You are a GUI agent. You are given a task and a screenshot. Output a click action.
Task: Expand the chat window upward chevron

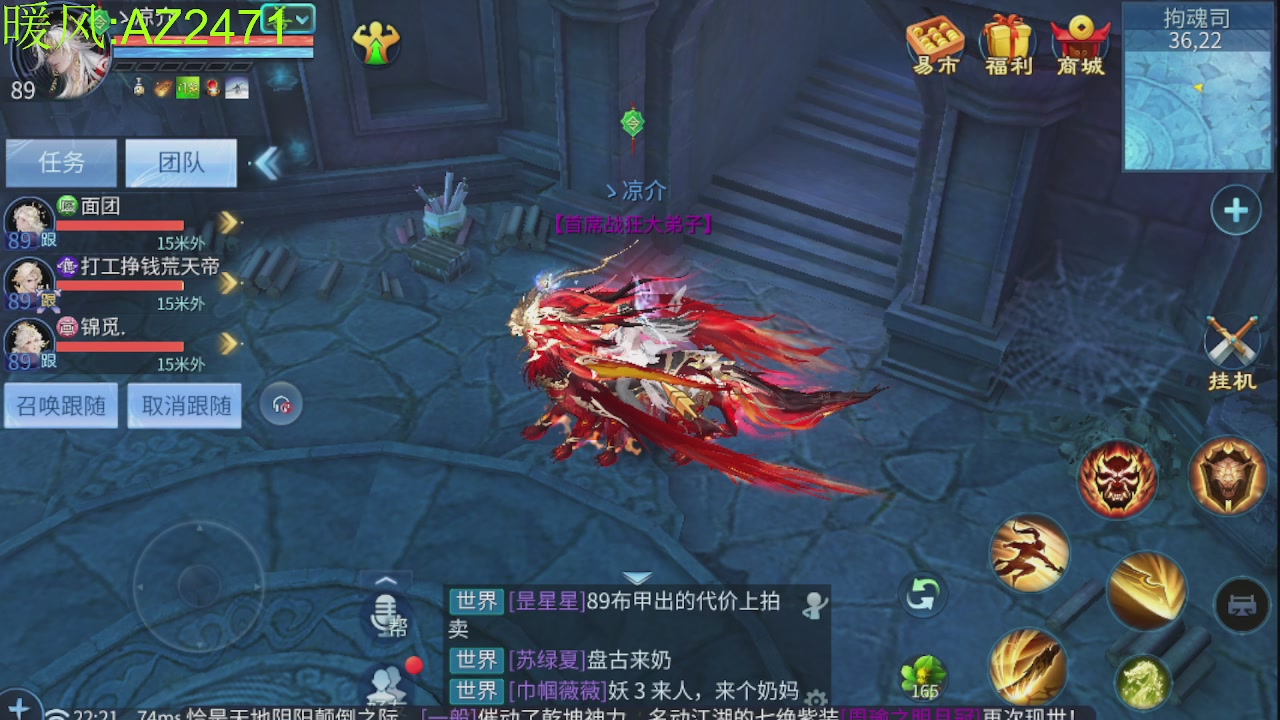click(386, 580)
